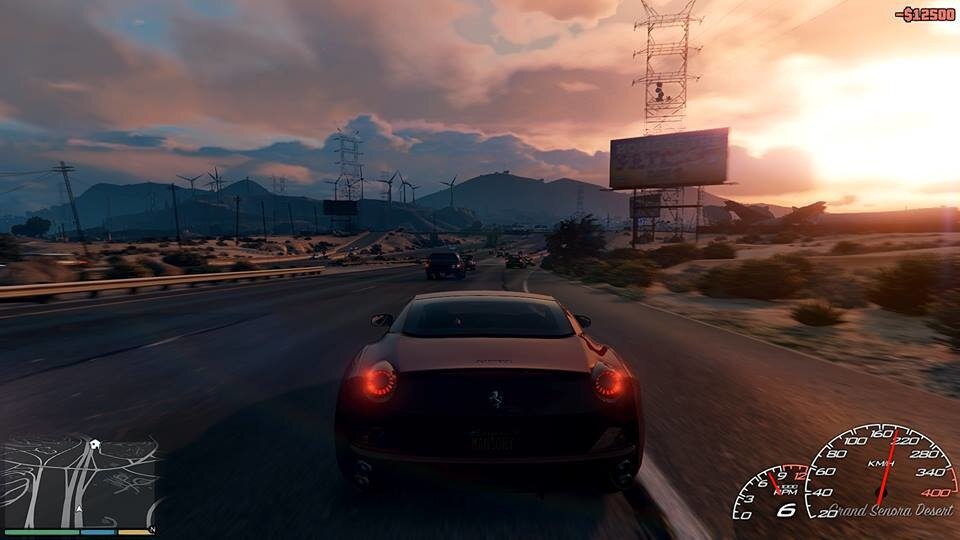The height and width of the screenshot is (540, 960).
Task: Click the player arrow on the minimap
Action: click(x=79, y=509)
